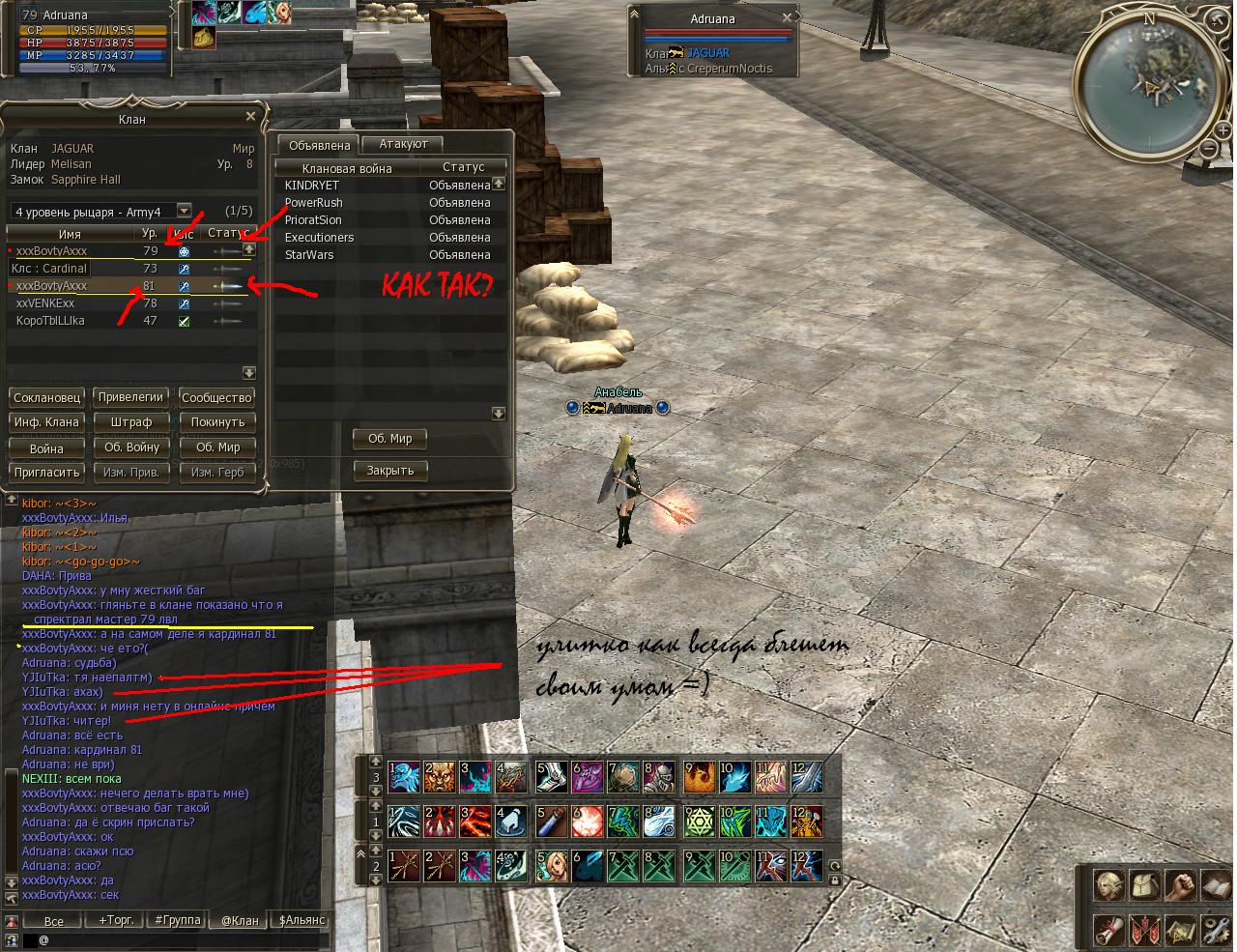The height and width of the screenshot is (952, 1237).
Task: Close the Adruana target window
Action: click(x=788, y=17)
